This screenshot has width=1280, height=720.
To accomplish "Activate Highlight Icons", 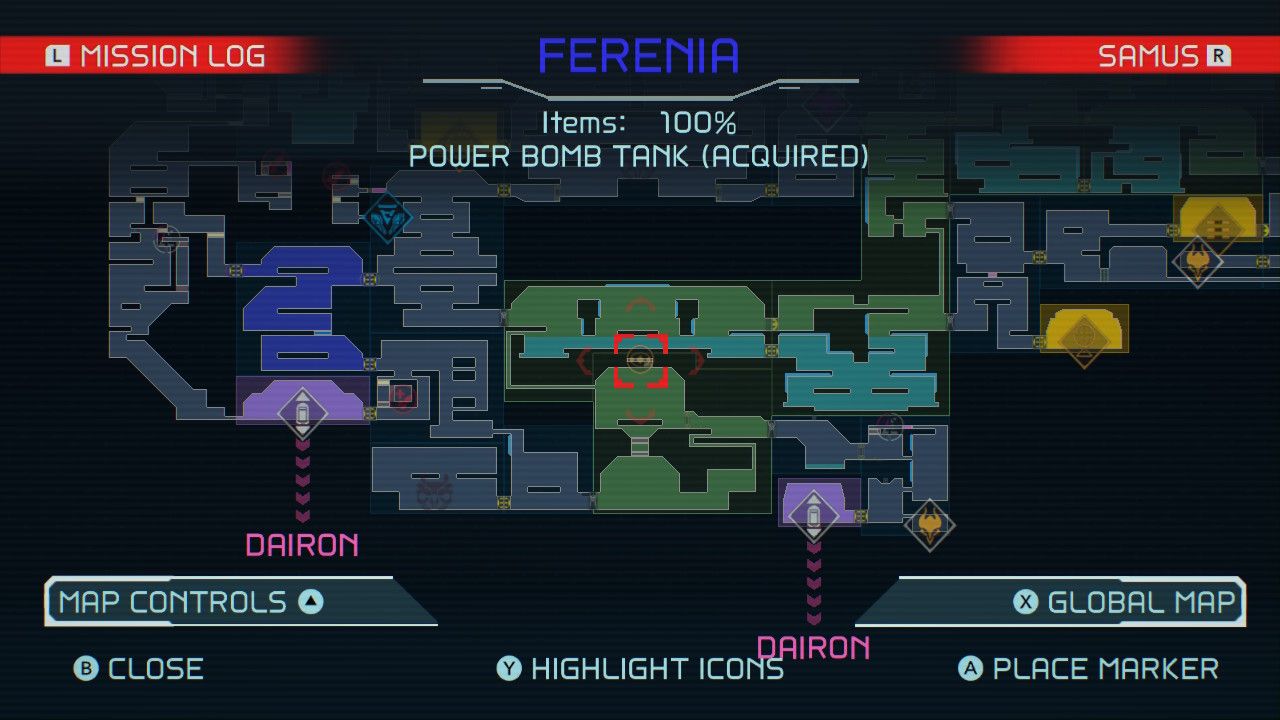I will [643, 668].
